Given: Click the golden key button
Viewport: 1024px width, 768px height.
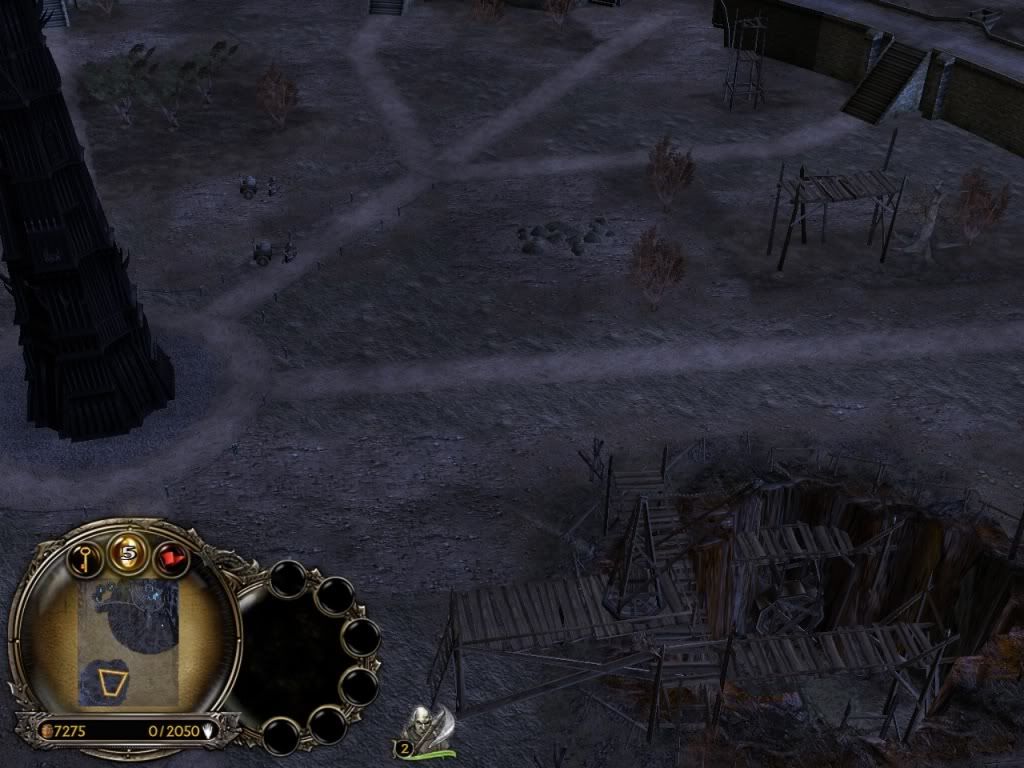Looking at the screenshot, I should 87,557.
